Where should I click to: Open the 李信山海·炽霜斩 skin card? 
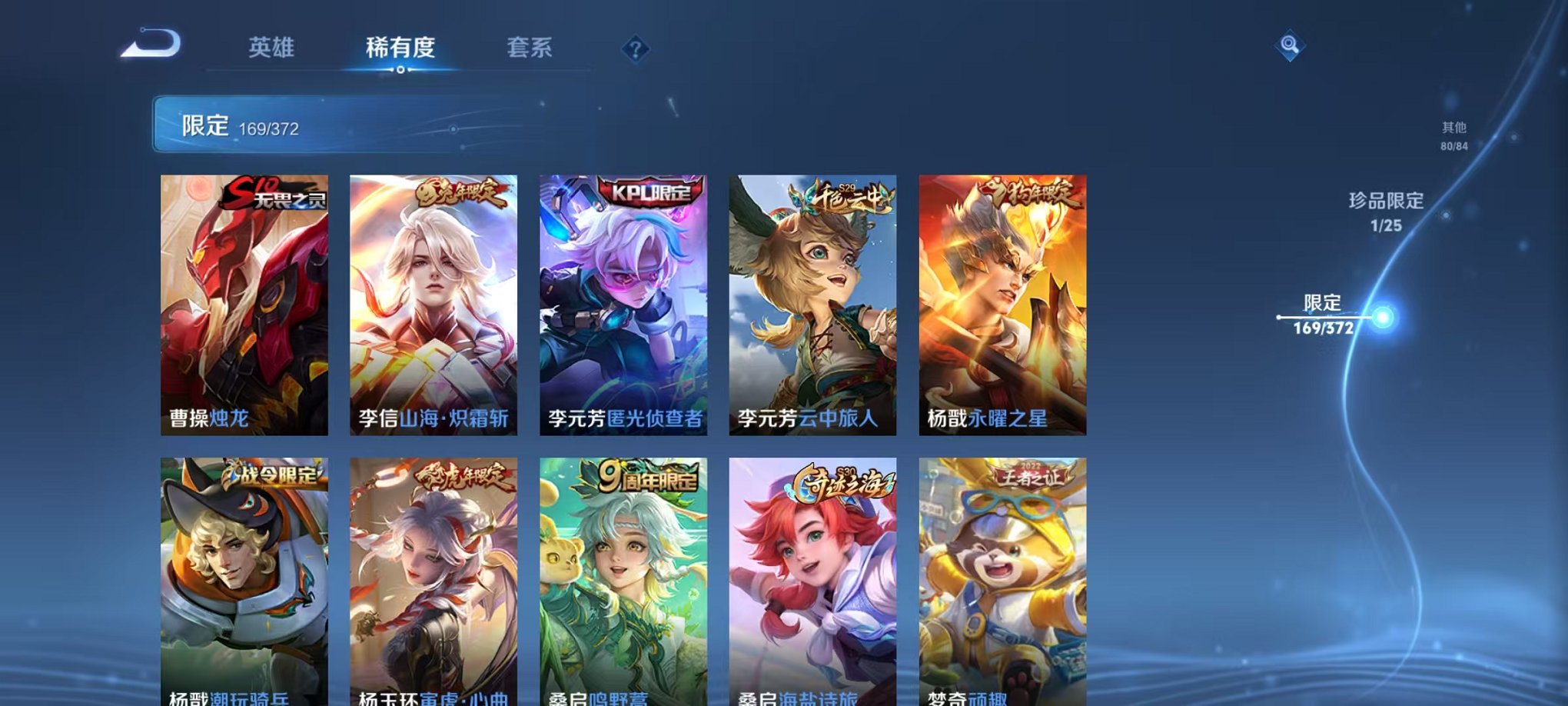click(x=432, y=300)
